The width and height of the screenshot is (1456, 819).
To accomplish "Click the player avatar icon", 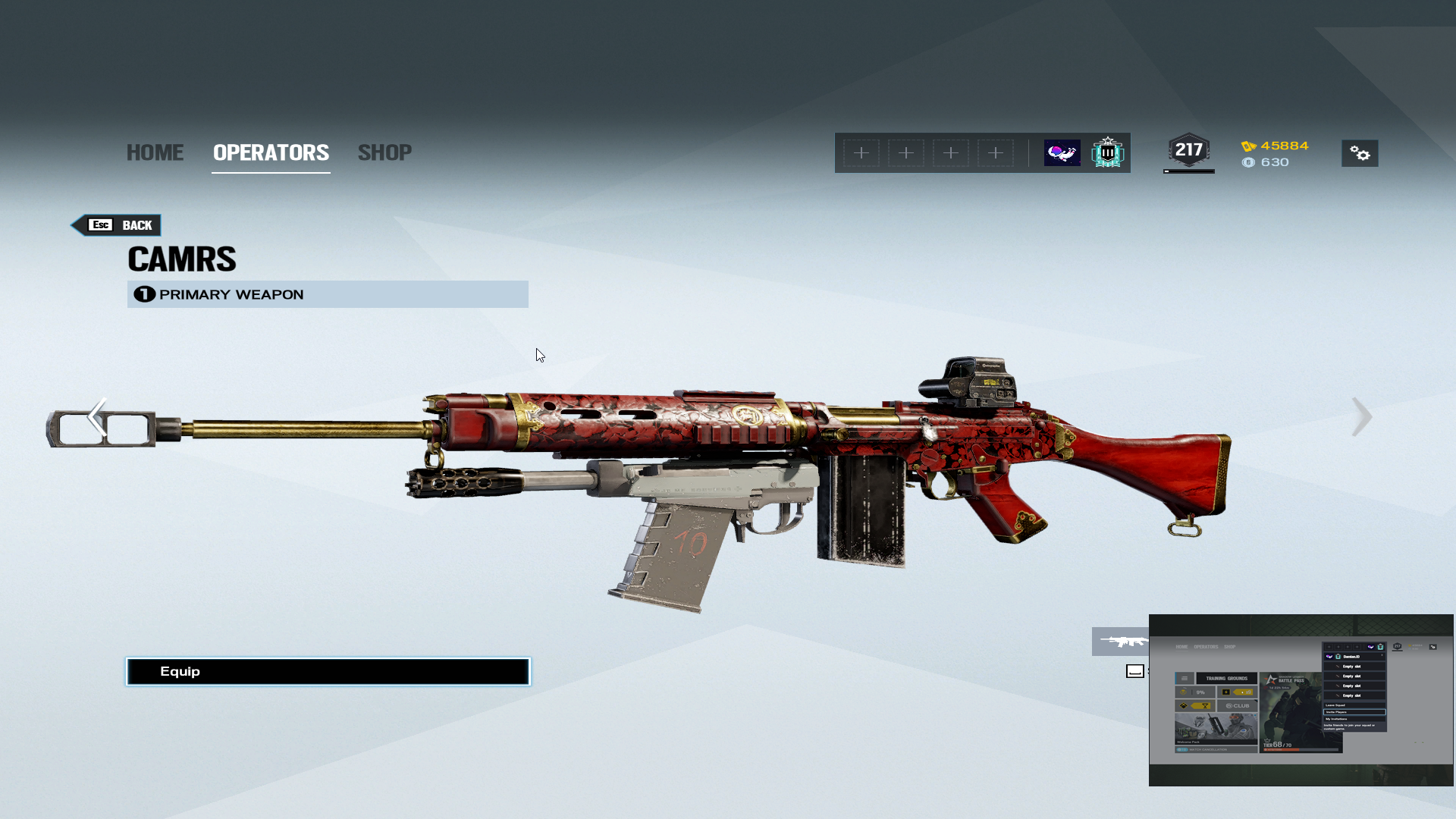I will (1062, 153).
